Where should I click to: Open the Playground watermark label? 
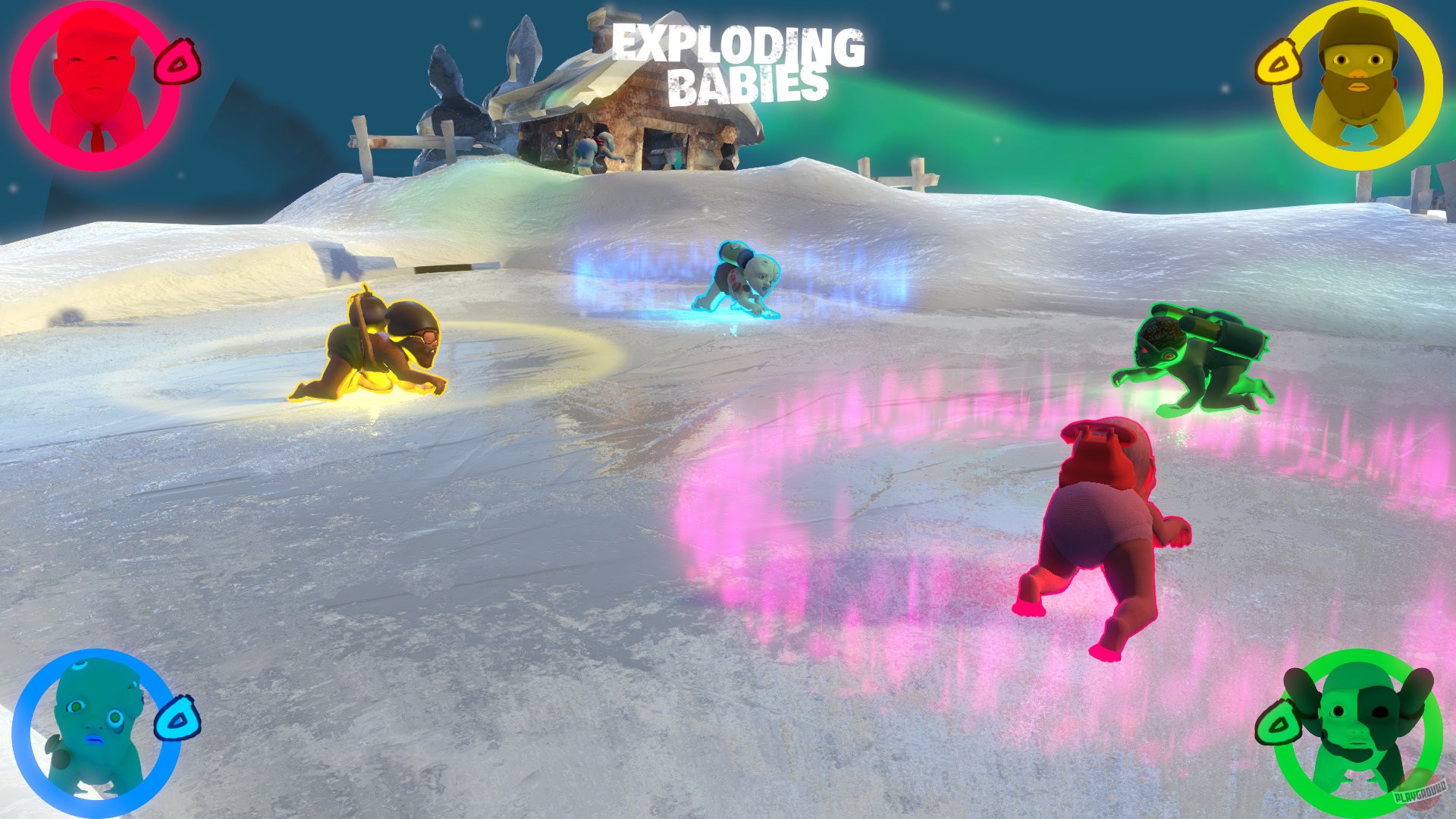(1422, 791)
